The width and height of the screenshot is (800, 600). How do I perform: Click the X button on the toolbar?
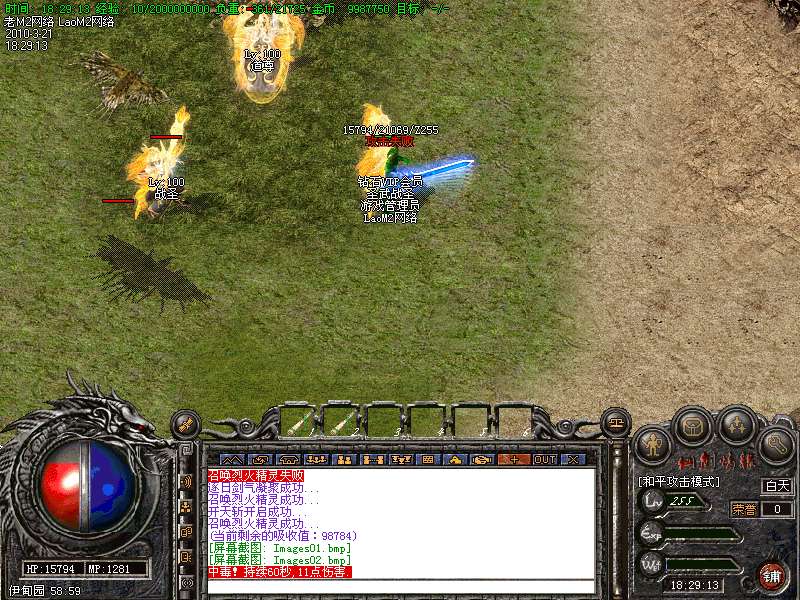572,459
